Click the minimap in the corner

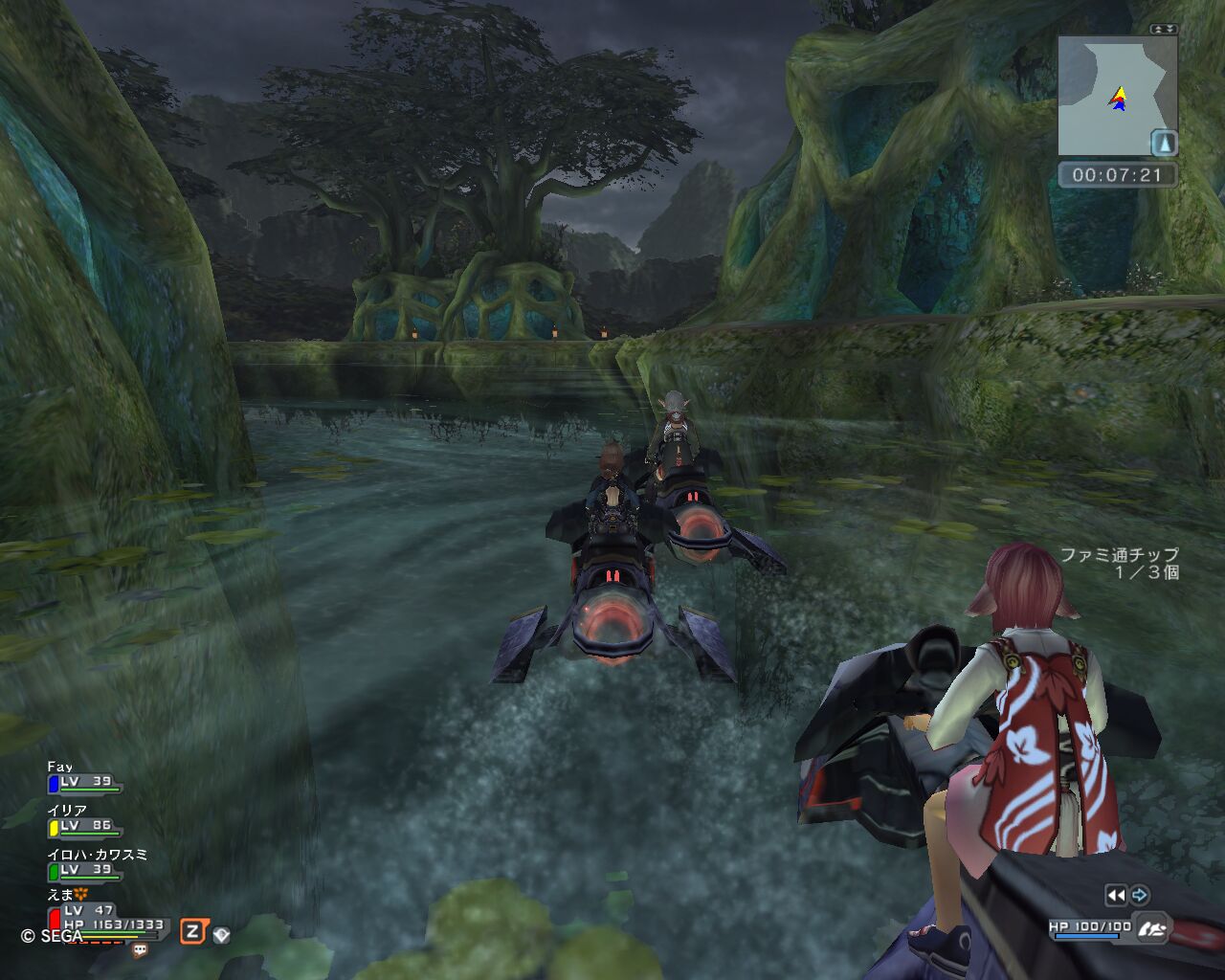[x=1110, y=96]
